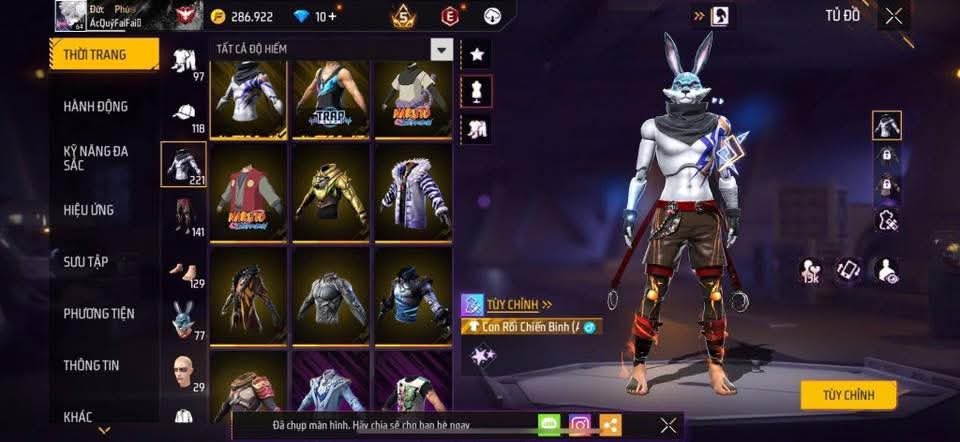
Task: Go to the Phương Tiện tab
Action: (98, 313)
